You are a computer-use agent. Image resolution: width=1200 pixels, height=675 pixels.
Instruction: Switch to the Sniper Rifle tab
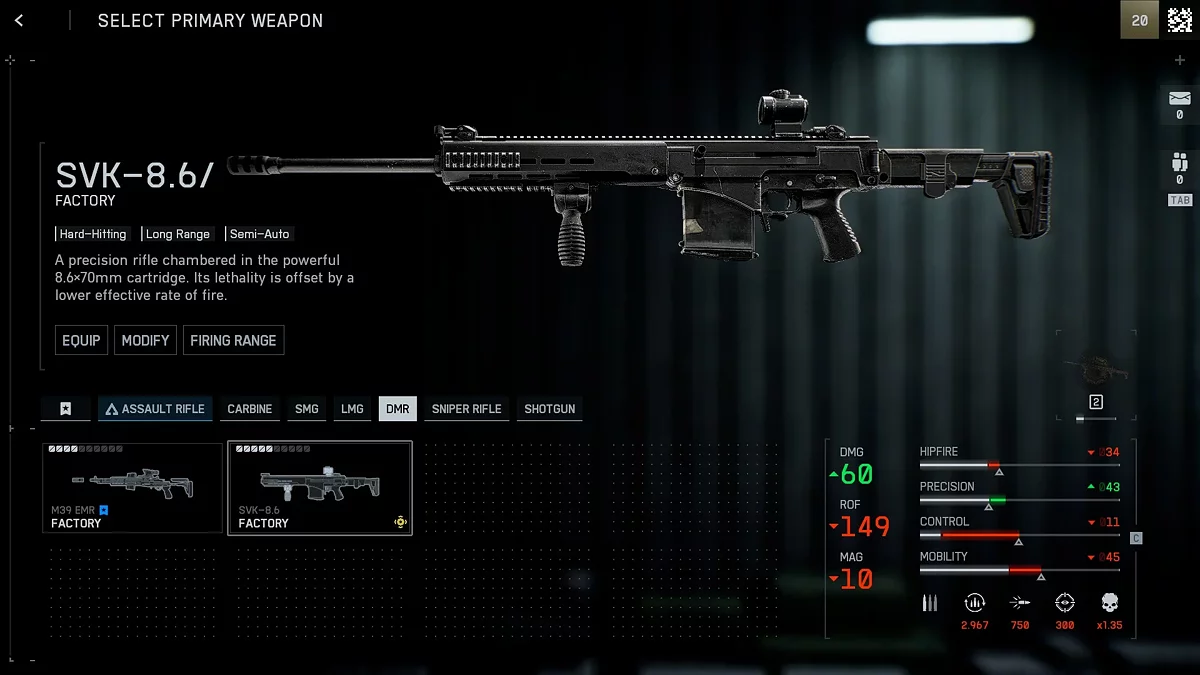point(466,408)
